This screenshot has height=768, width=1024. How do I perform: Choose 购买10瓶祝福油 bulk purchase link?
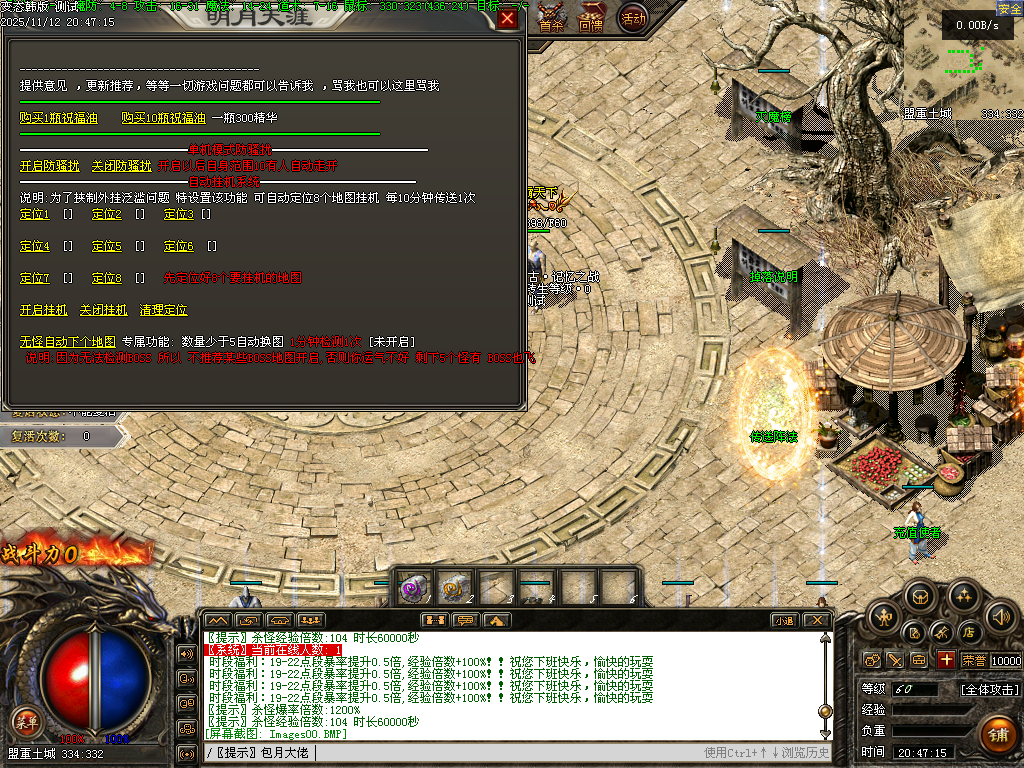click(163, 118)
